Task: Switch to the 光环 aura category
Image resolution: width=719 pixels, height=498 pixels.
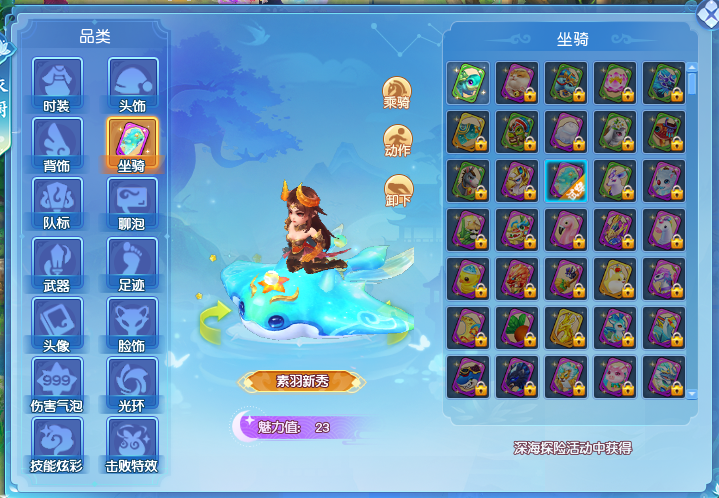Action: [133, 383]
